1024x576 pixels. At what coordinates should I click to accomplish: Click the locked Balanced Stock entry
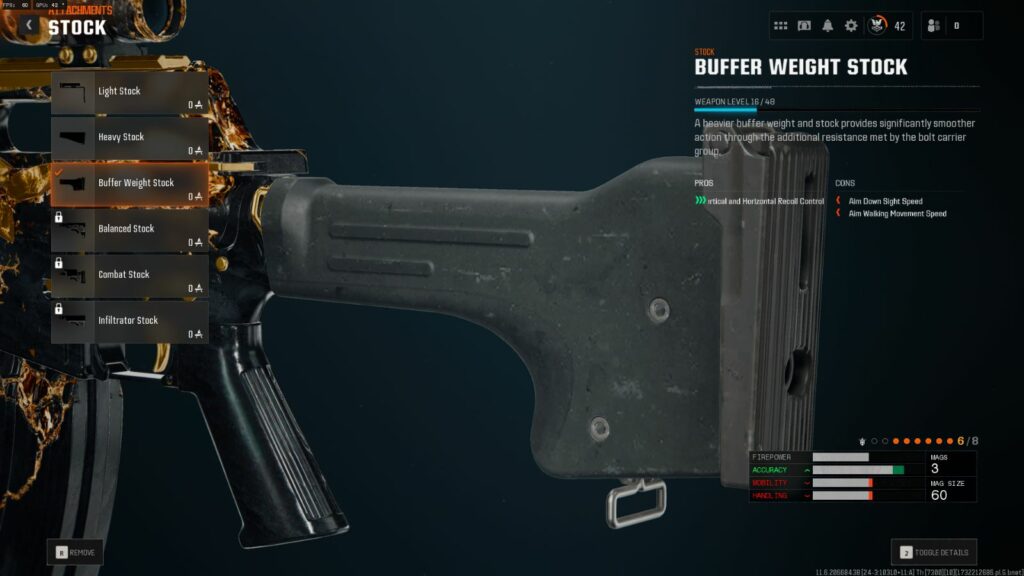tap(130, 230)
